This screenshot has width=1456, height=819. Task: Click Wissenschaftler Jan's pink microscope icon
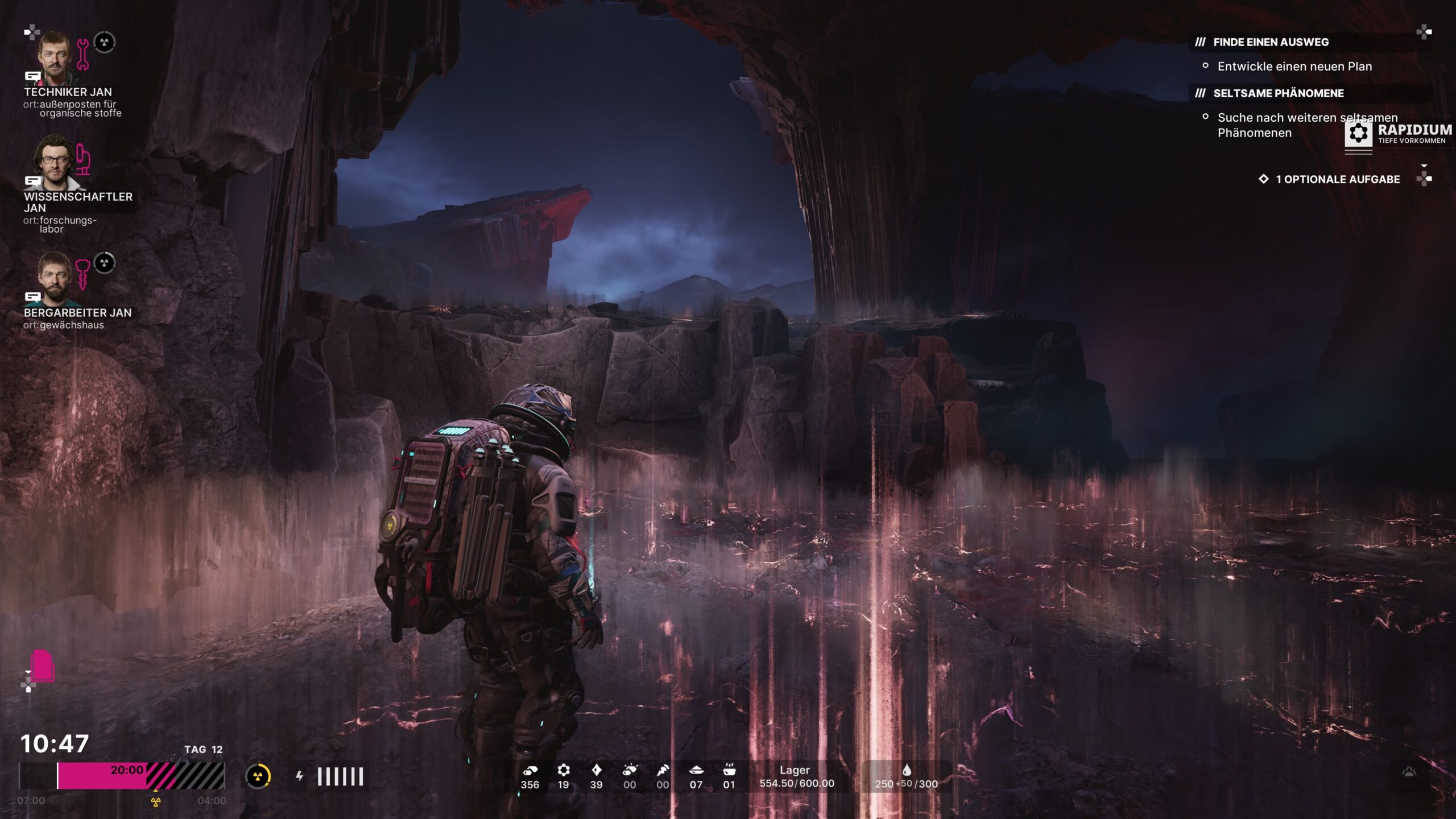coord(83,160)
